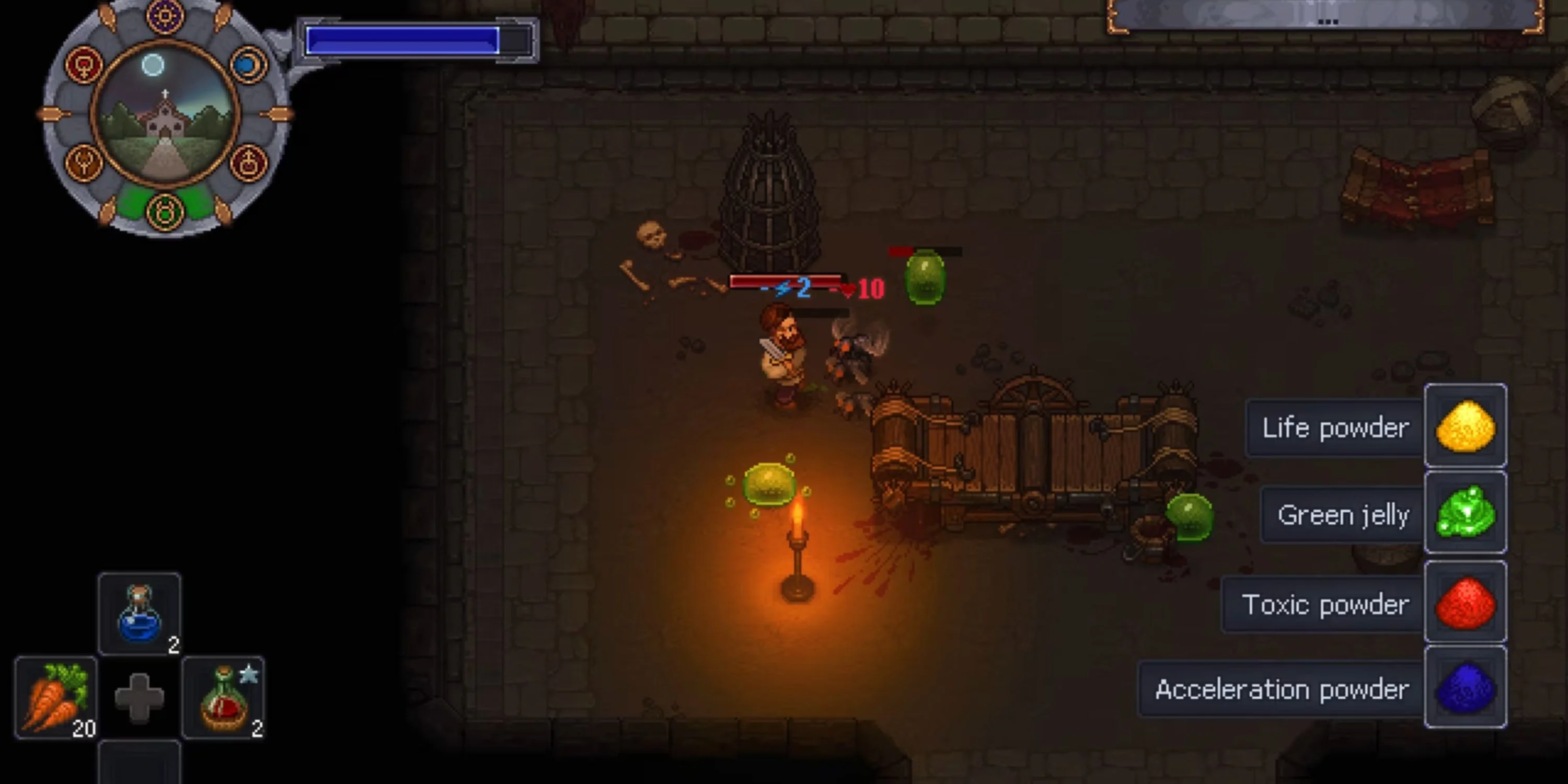Pick the Life powder icon

1465,425
